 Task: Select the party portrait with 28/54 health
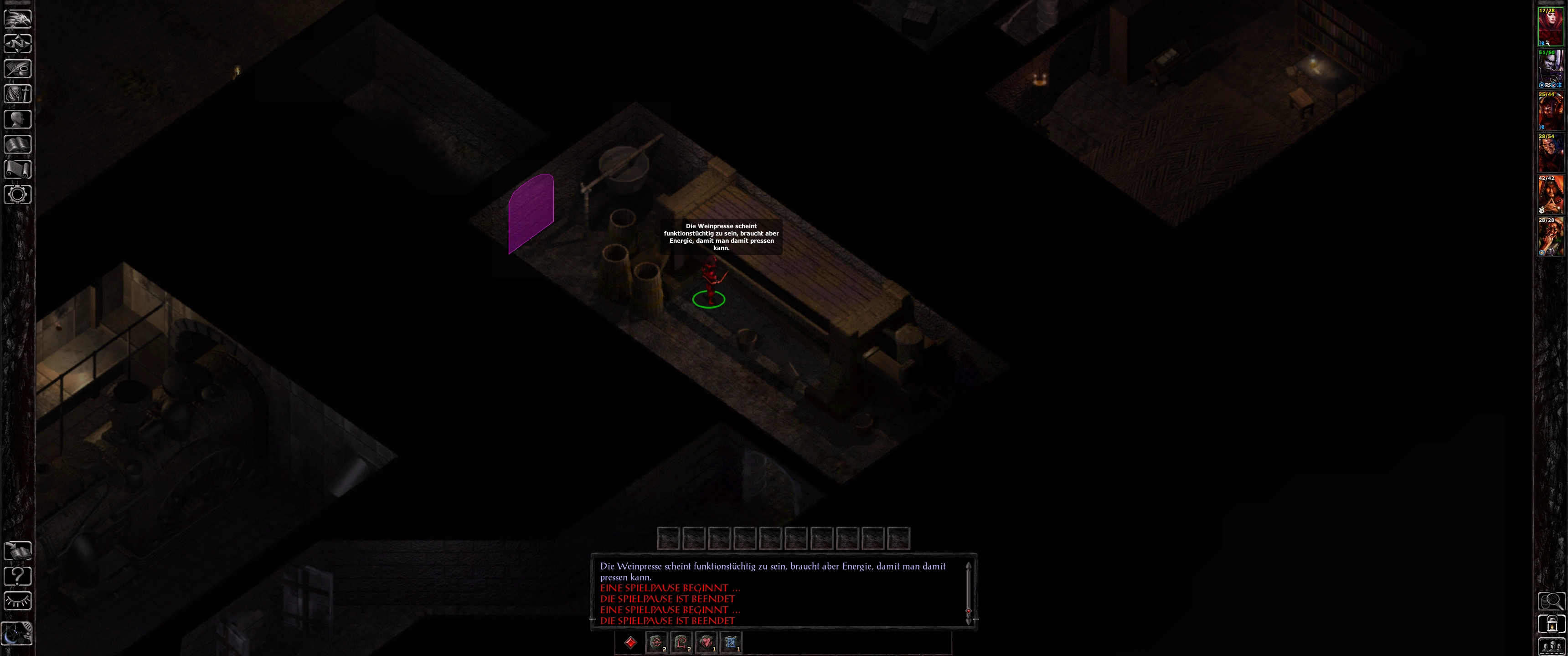(1550, 153)
